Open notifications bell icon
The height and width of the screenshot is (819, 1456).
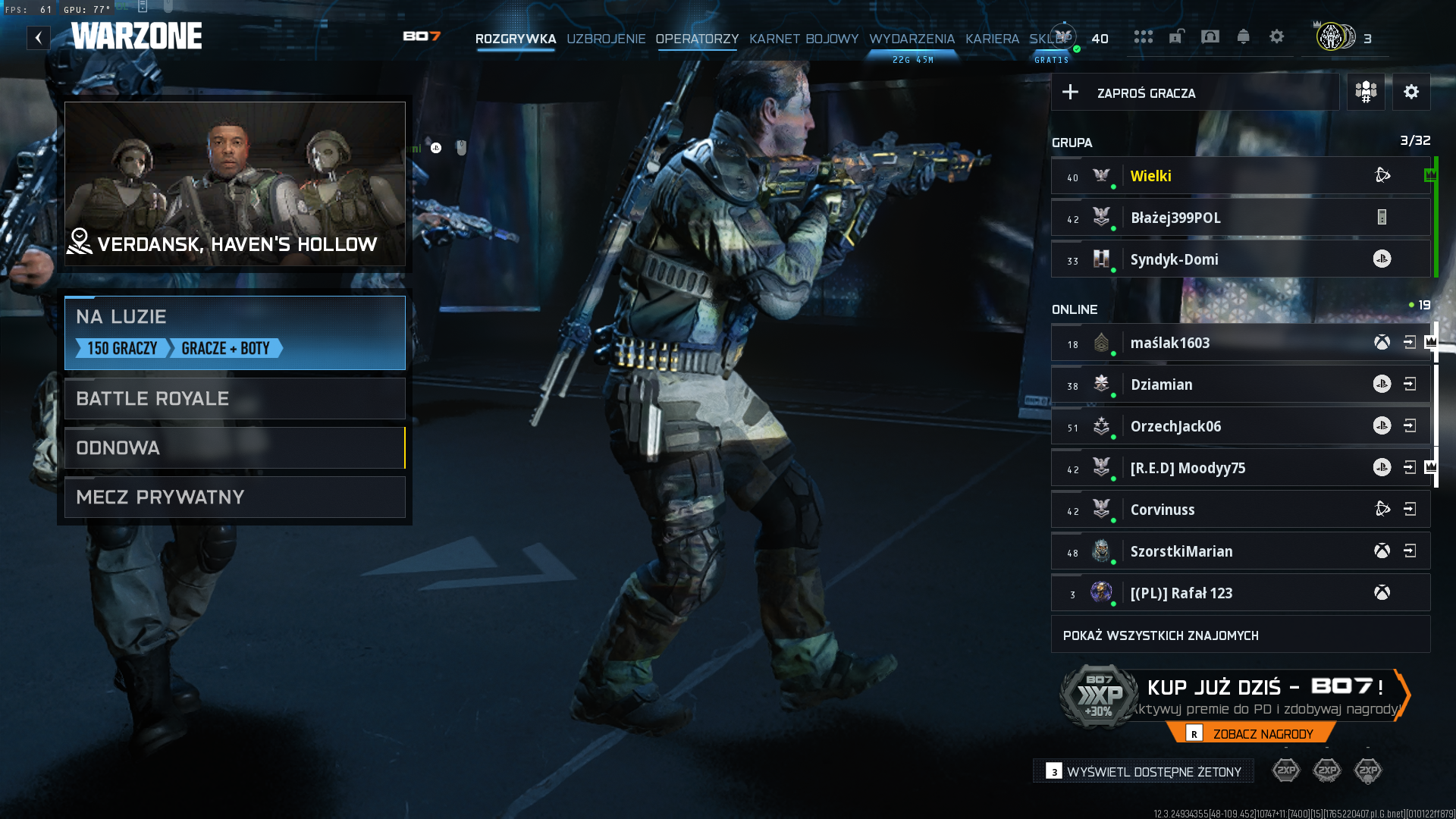(1243, 36)
